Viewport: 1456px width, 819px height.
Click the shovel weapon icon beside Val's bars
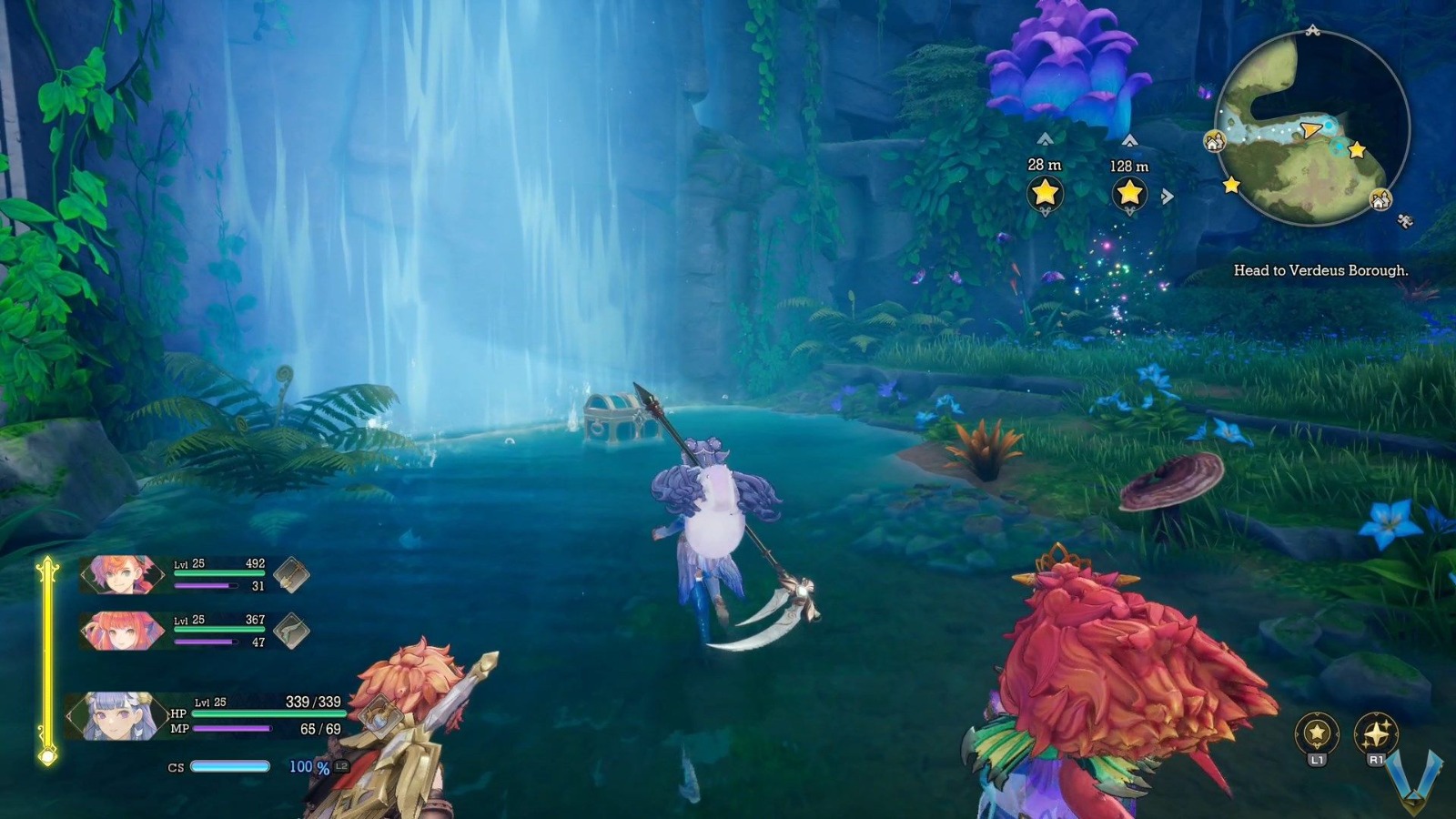(x=290, y=576)
